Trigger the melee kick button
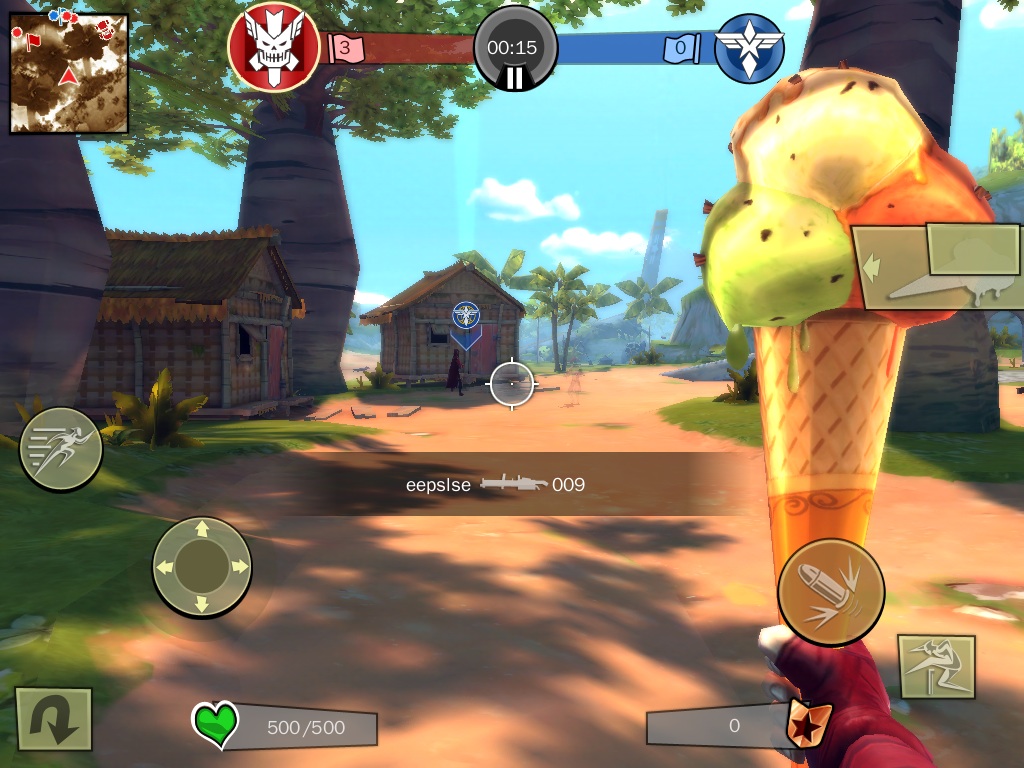The width and height of the screenshot is (1024, 768). [x=937, y=667]
